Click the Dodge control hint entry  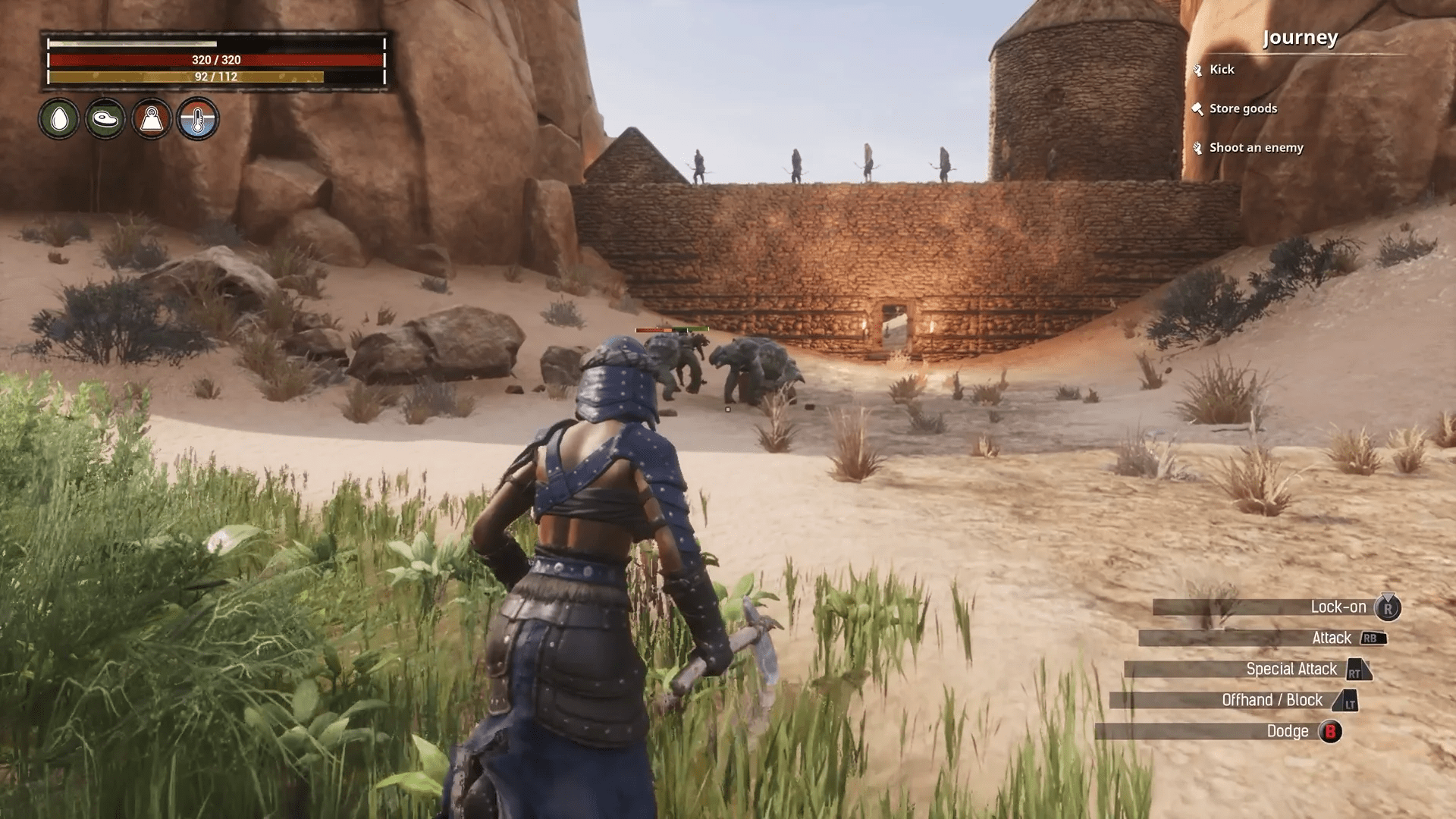point(1289,731)
